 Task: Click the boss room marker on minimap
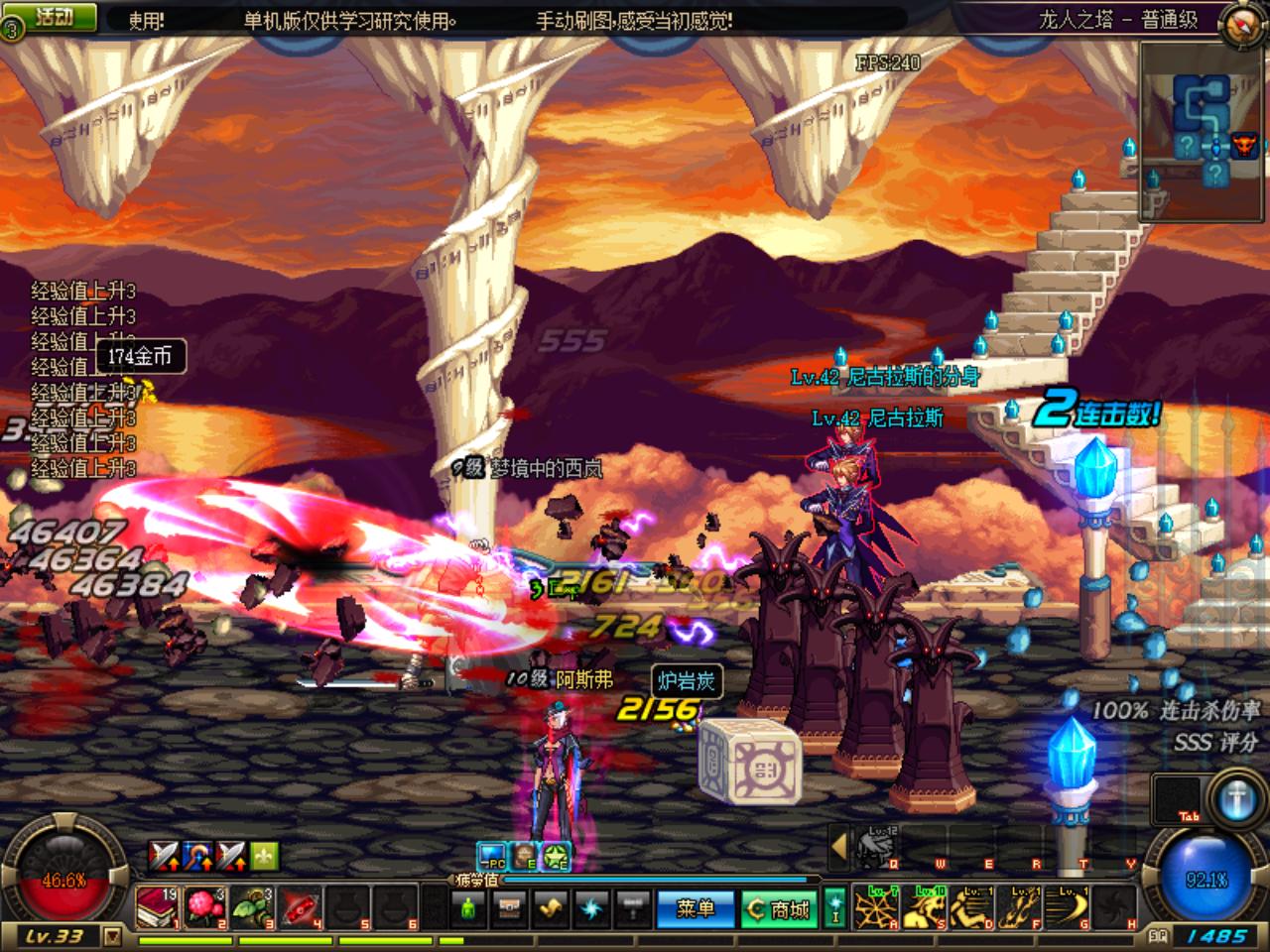click(1244, 146)
